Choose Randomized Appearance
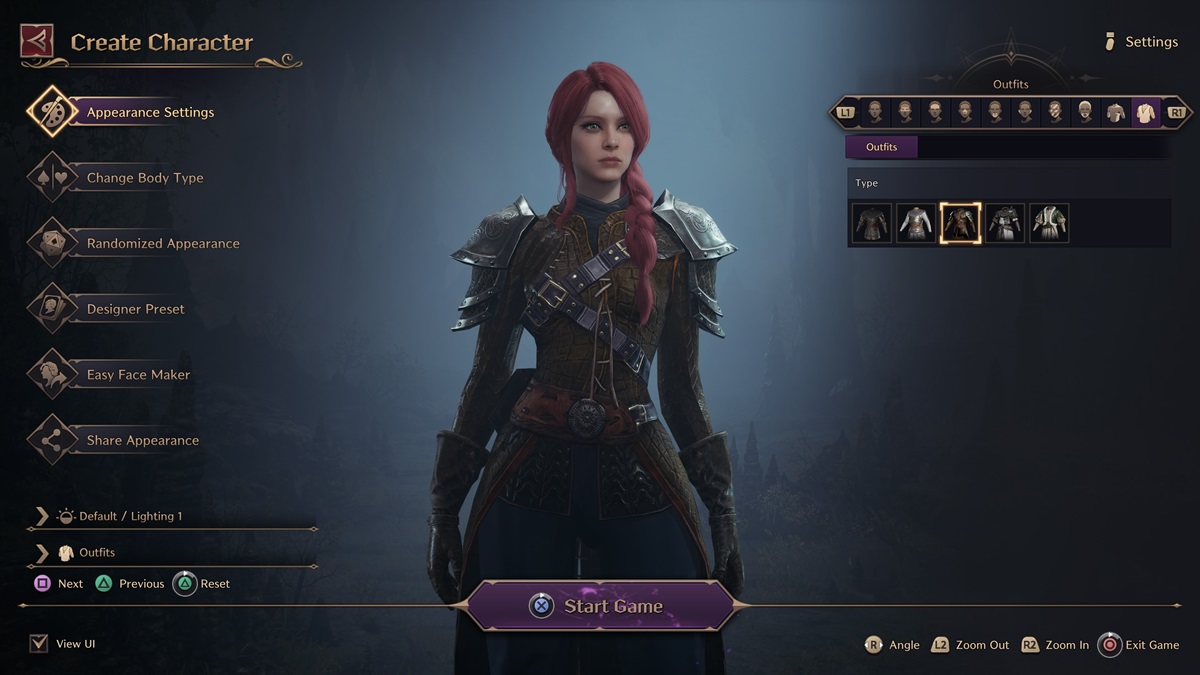This screenshot has height=675, width=1200. (x=162, y=243)
